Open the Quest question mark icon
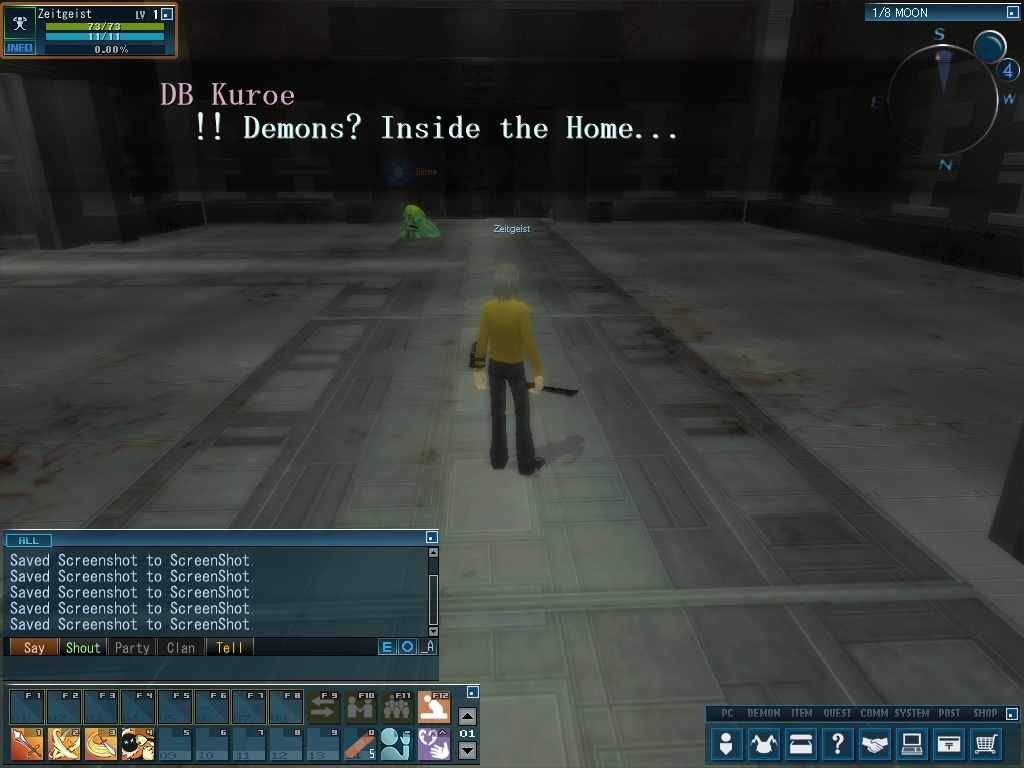Image resolution: width=1024 pixels, height=768 pixels. (838, 744)
